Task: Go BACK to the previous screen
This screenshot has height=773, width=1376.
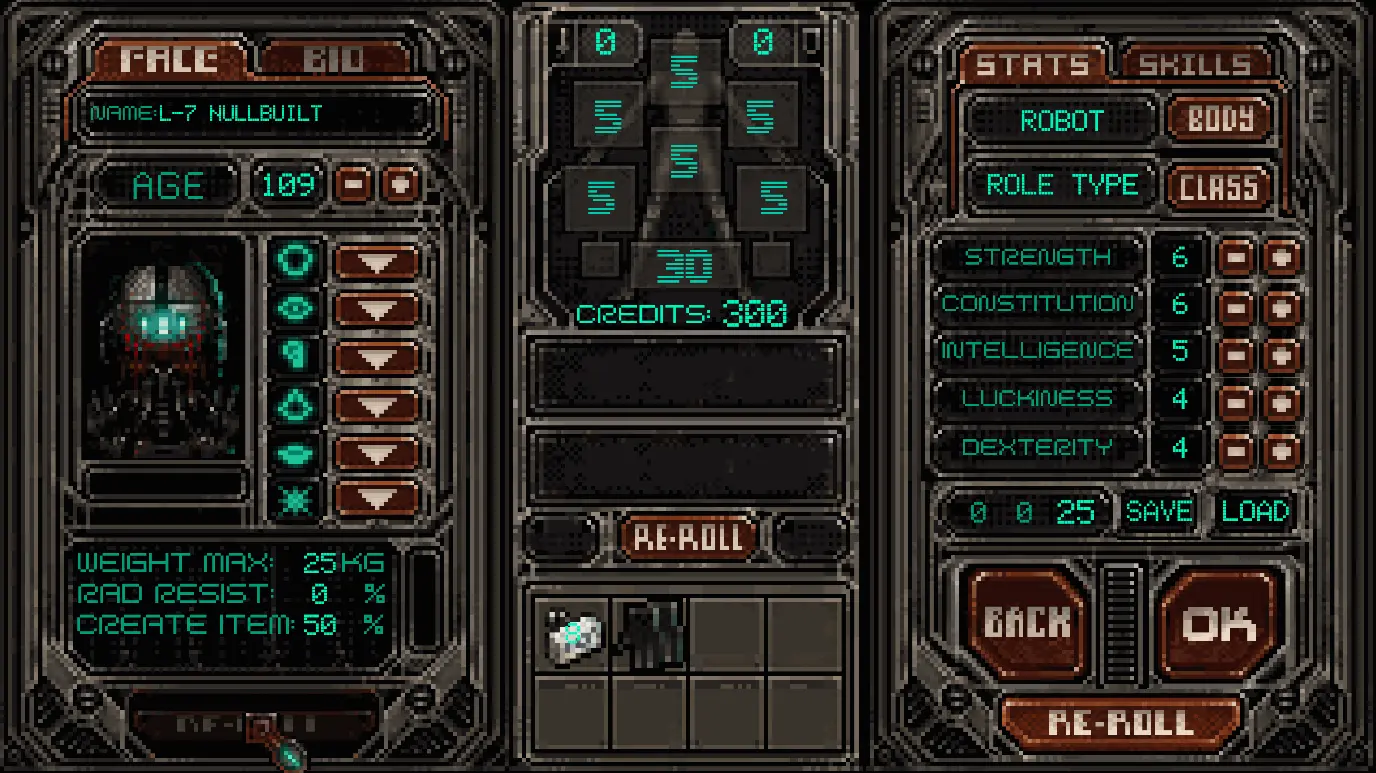Action: pos(1027,623)
